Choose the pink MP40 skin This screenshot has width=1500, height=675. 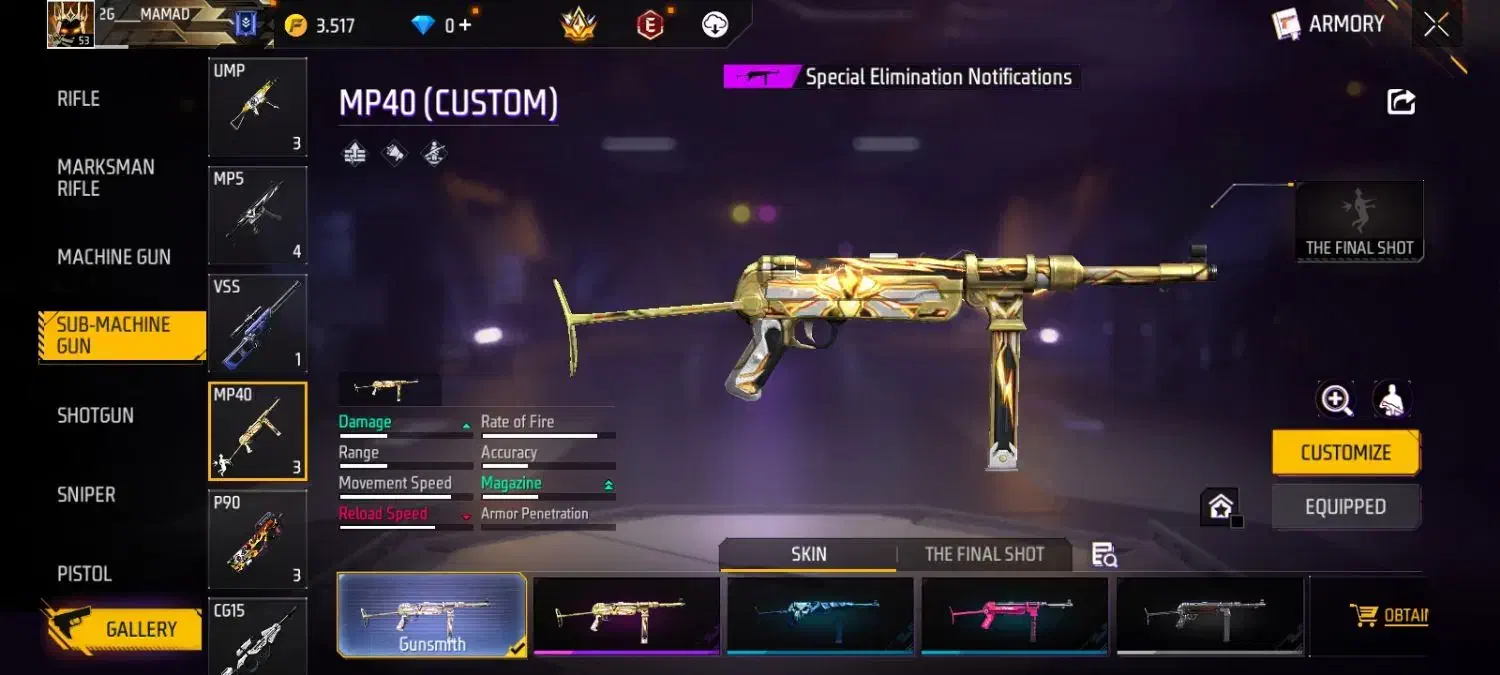click(x=1014, y=615)
